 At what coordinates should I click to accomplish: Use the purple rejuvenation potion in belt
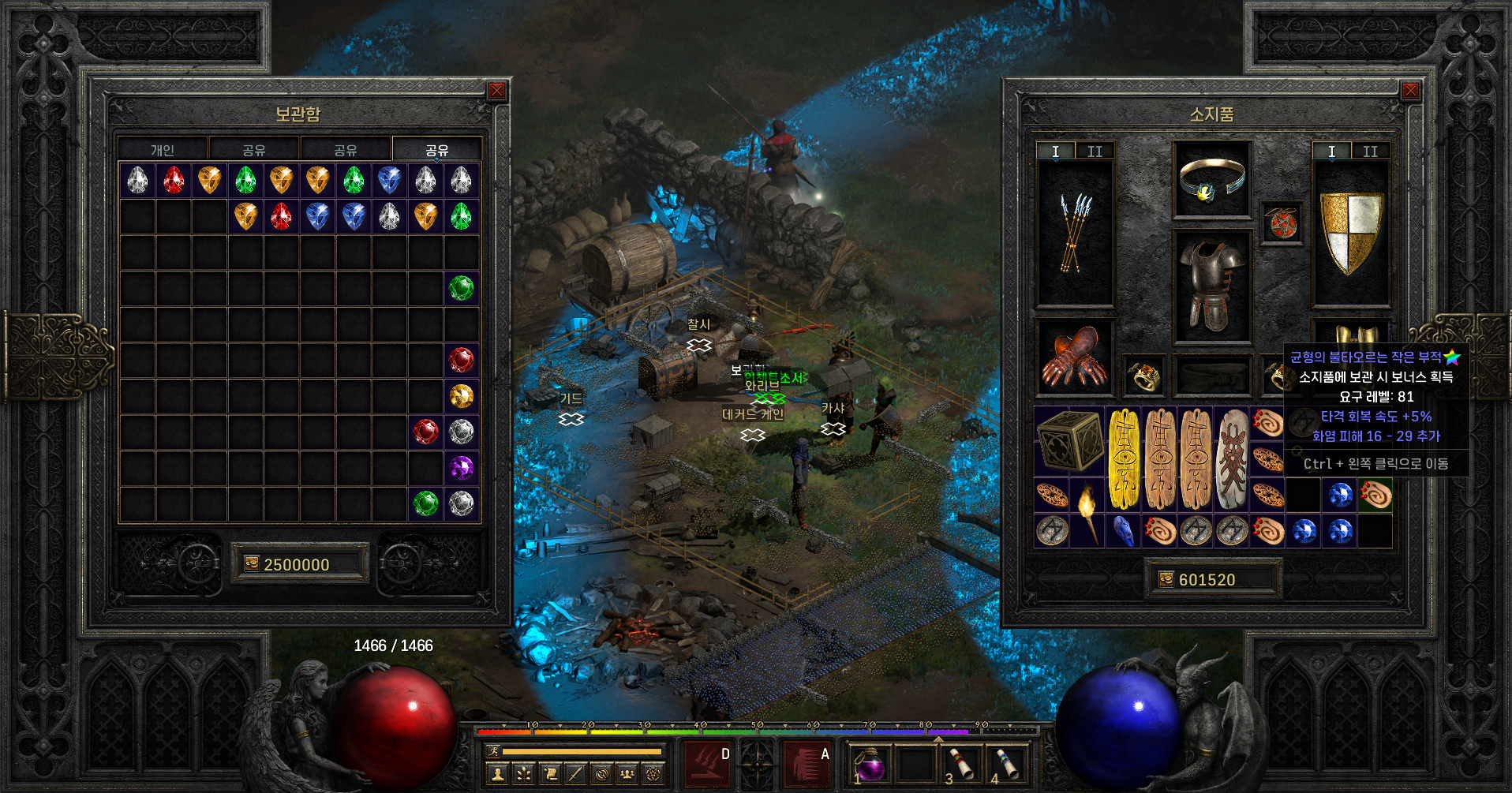click(x=870, y=764)
